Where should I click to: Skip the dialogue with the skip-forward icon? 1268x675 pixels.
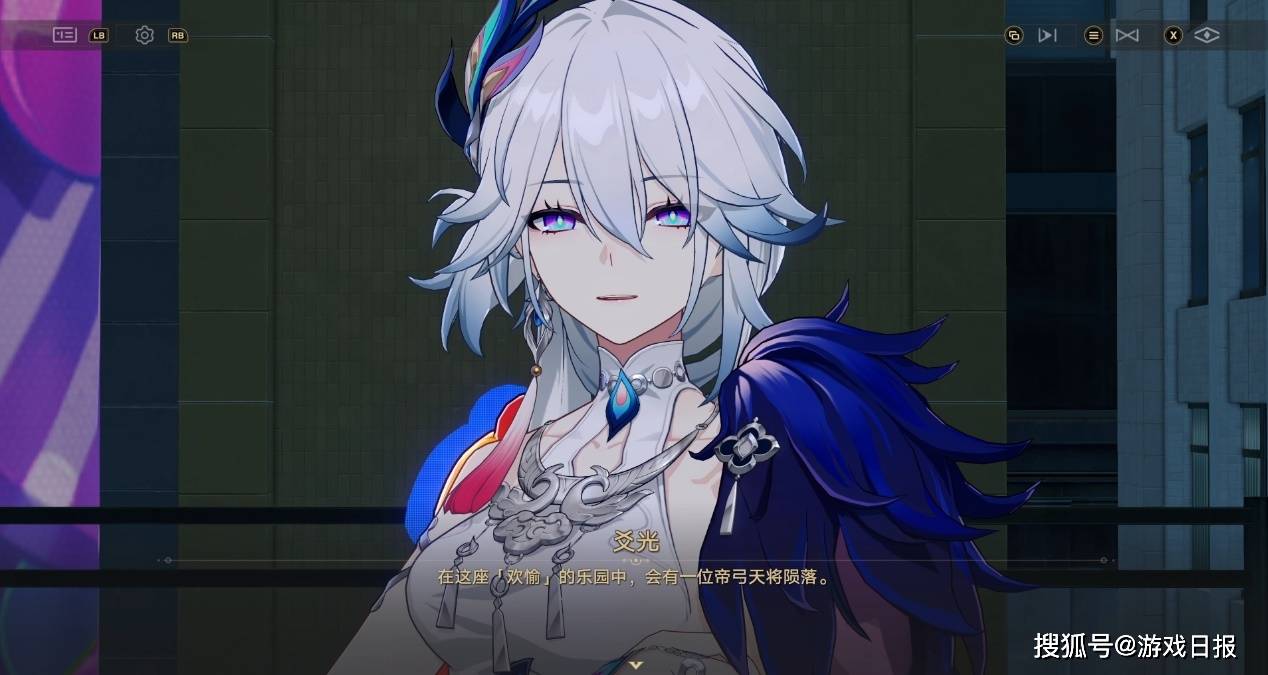pyautogui.click(x=1047, y=36)
